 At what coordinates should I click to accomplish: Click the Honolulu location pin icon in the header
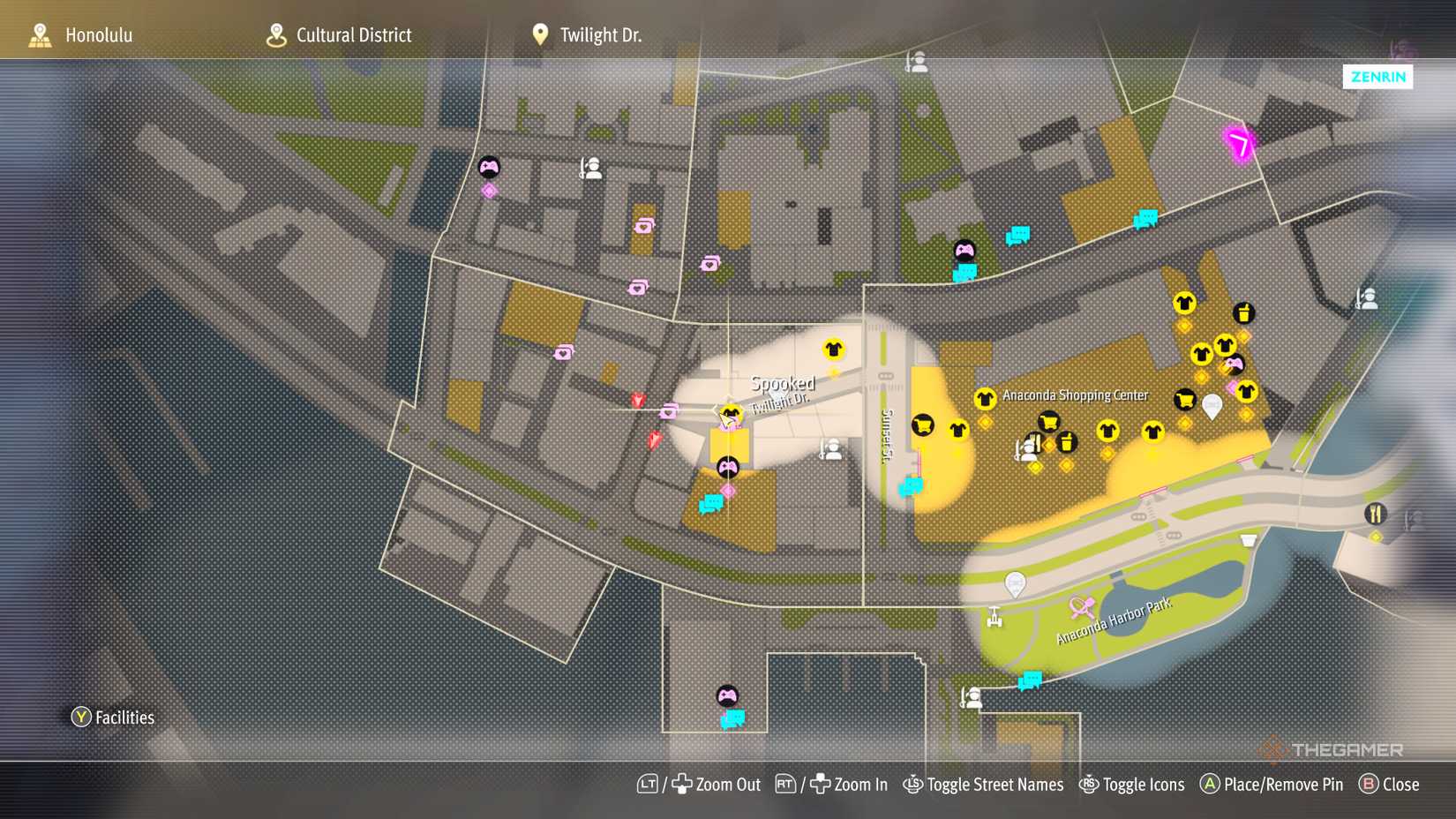pos(39,34)
